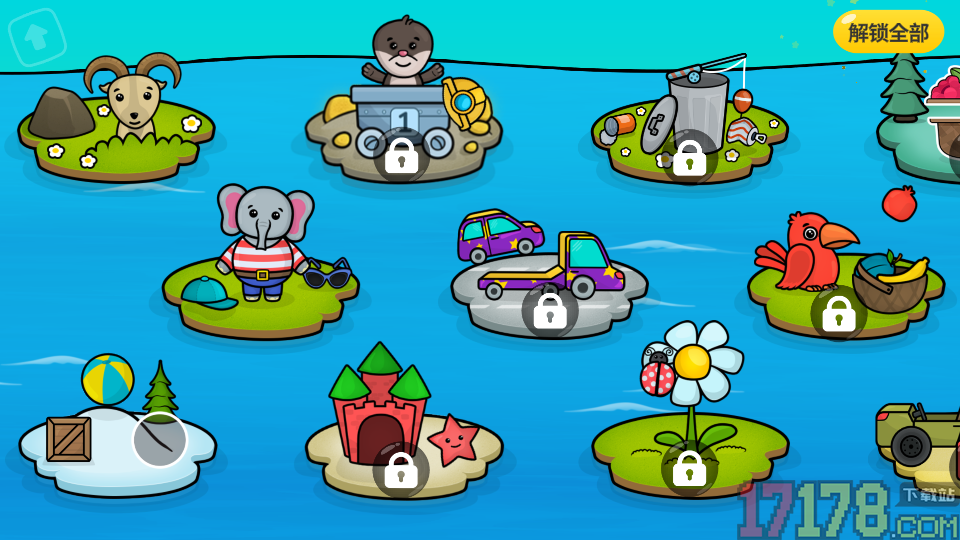Image resolution: width=960 pixels, height=540 pixels.
Task: Tap the locked daisy and ladybug island
Action: coord(689,467)
